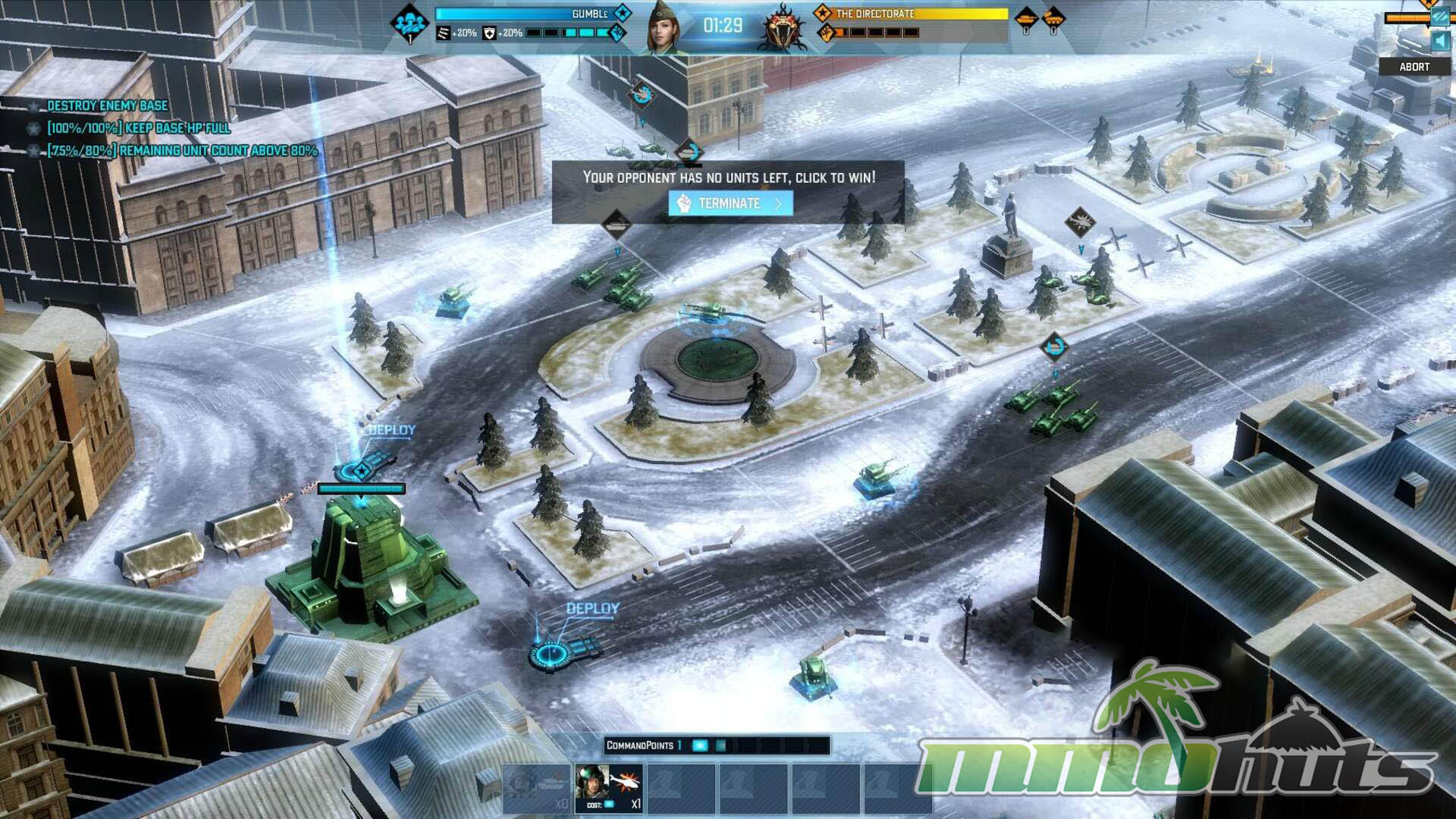The image size is (1456, 819).
Task: Abort the current battle
Action: tap(1414, 67)
